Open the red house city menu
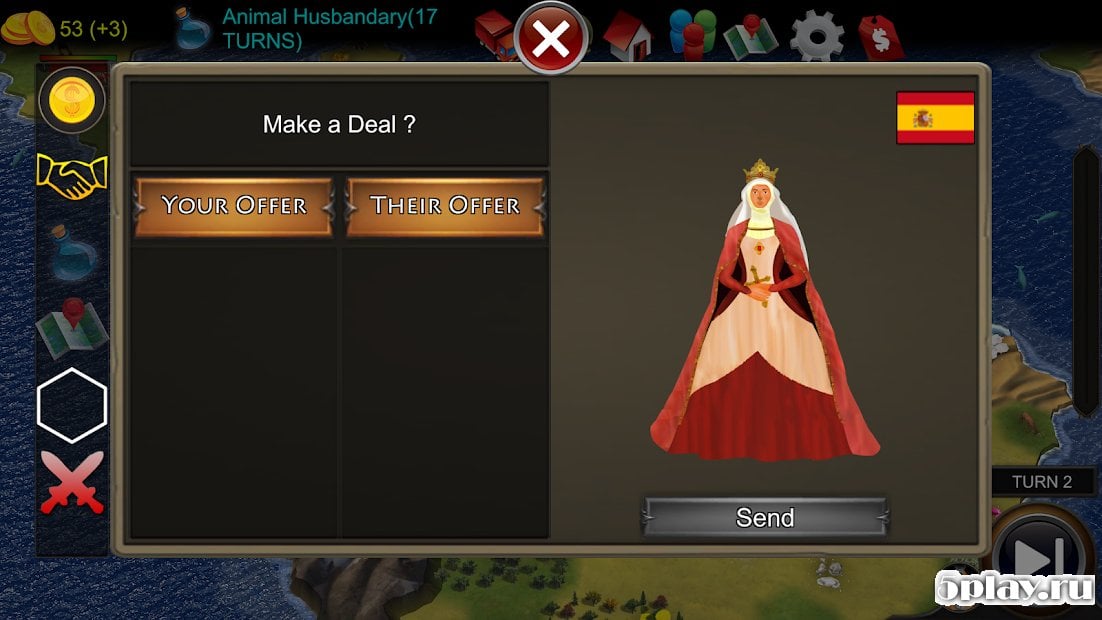Viewport: 1102px width, 620px height. (627, 36)
